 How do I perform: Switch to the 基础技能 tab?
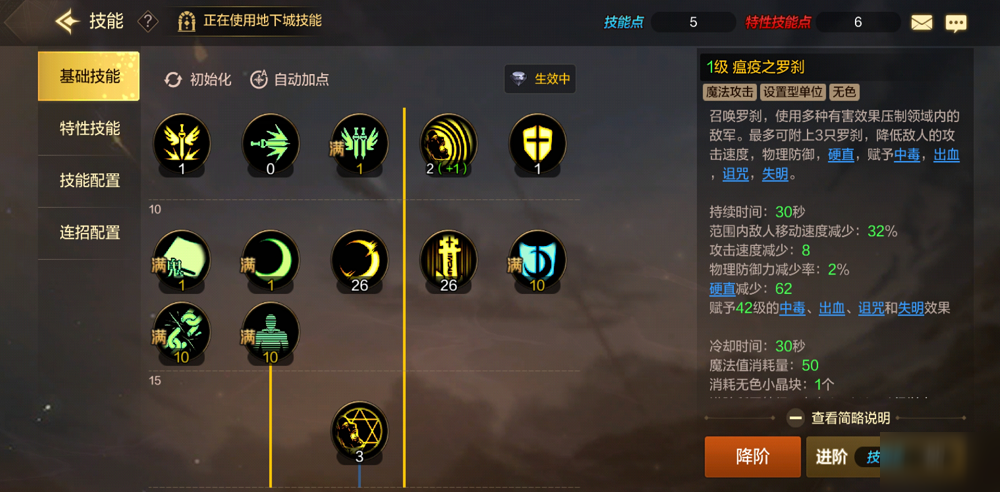(x=89, y=77)
